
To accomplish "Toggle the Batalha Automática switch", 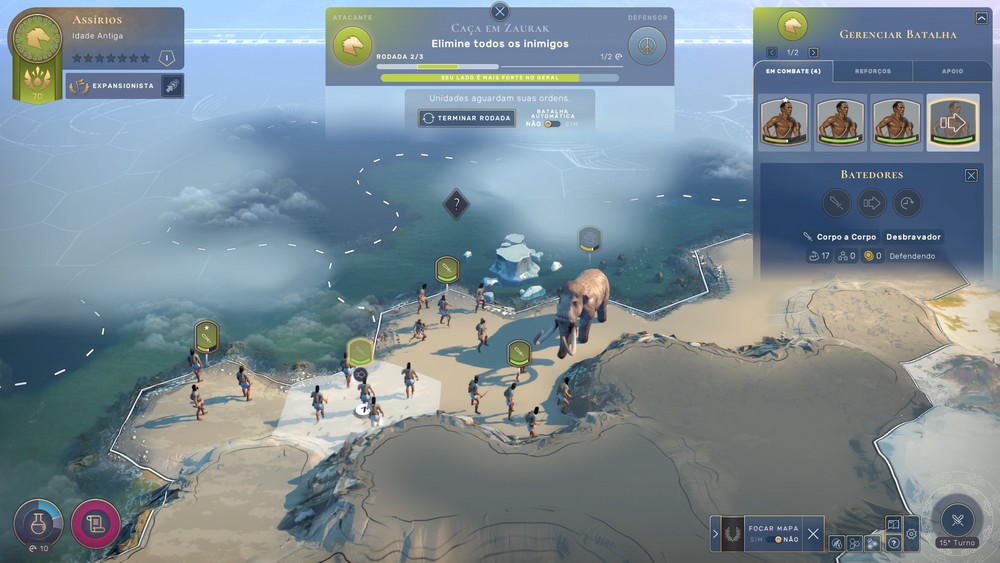I will [552, 124].
